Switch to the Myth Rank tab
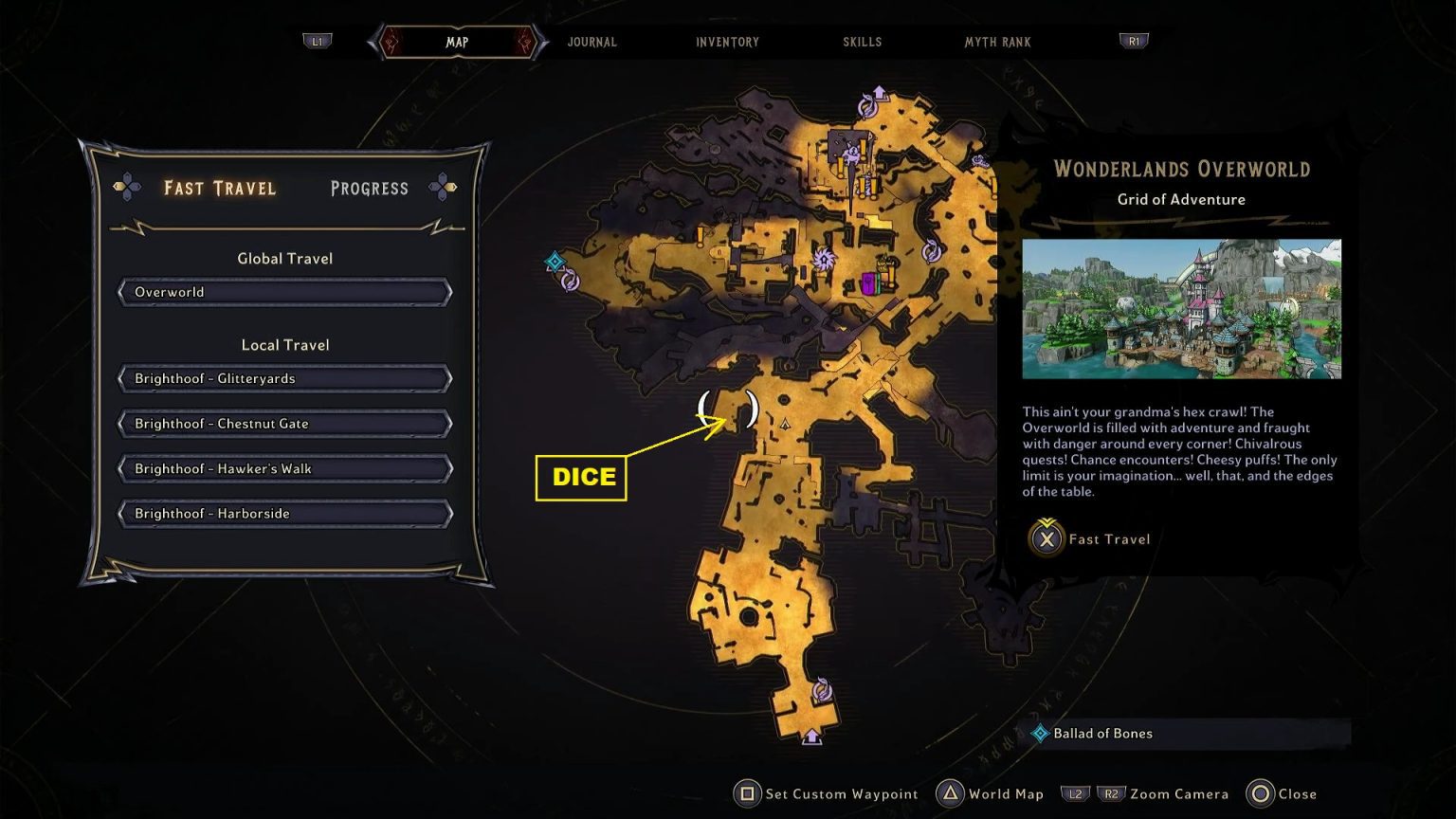This screenshot has width=1456, height=819. point(996,42)
